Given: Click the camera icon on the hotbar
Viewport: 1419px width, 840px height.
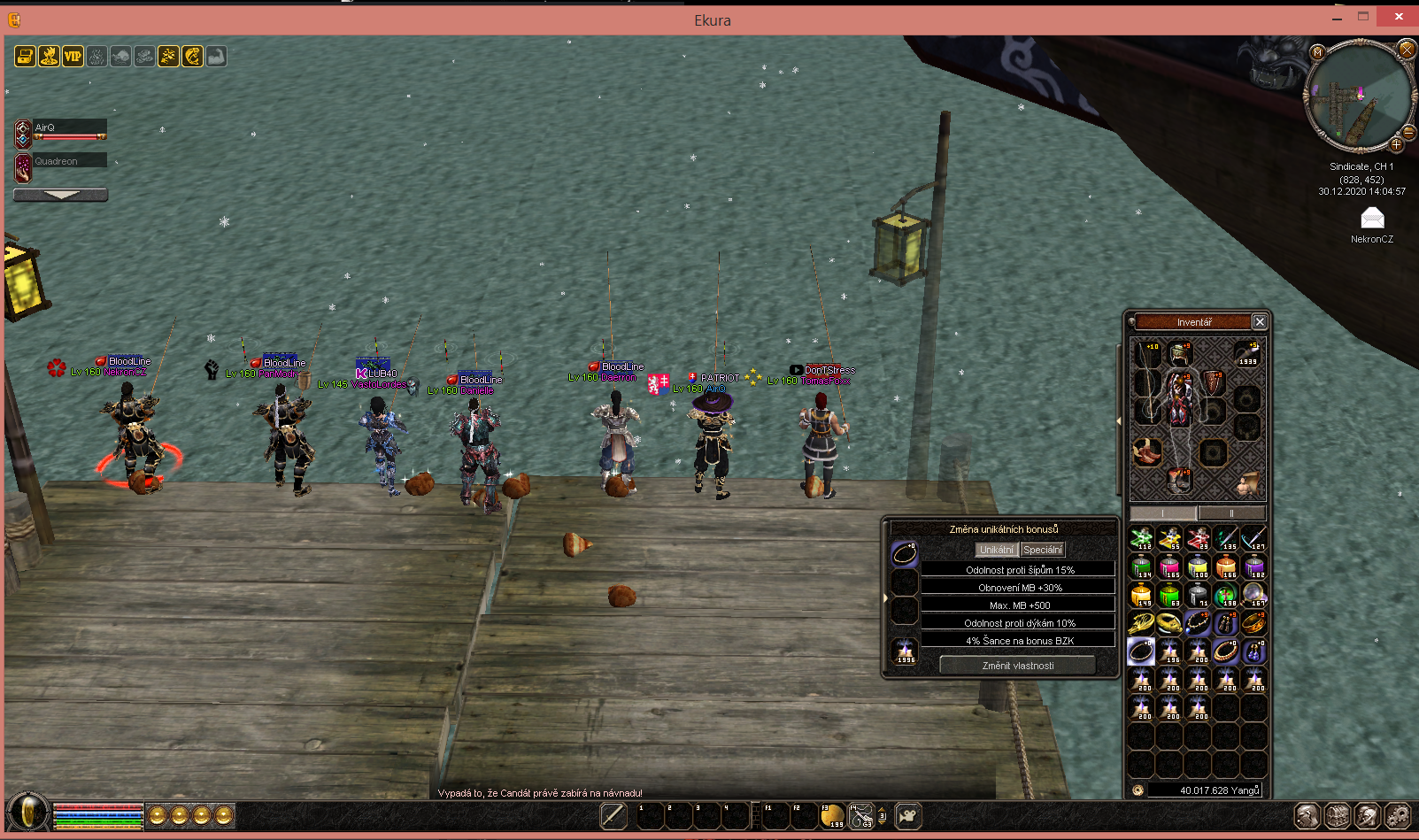Looking at the screenshot, I should (907, 815).
